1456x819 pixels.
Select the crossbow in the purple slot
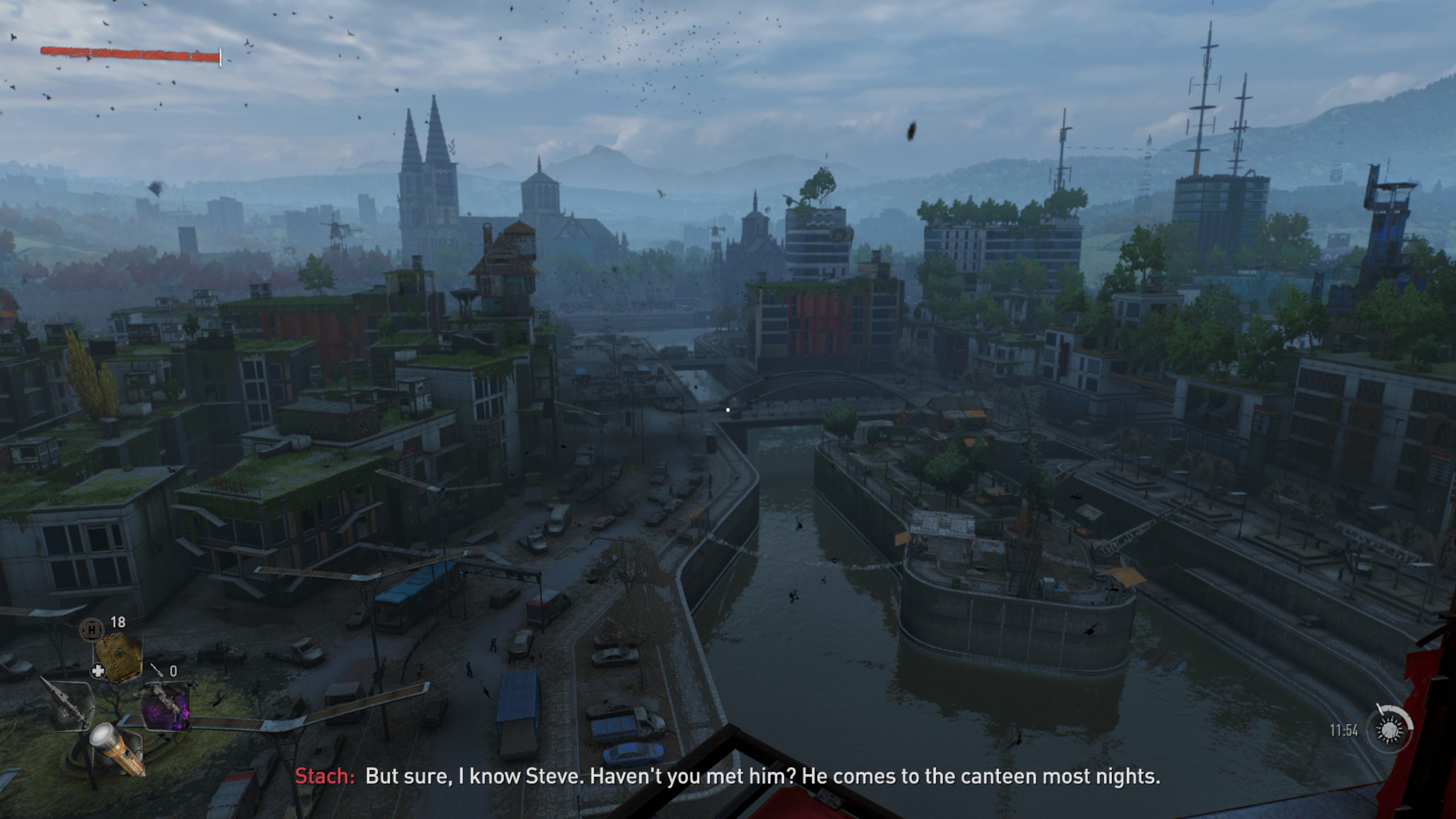click(x=166, y=705)
